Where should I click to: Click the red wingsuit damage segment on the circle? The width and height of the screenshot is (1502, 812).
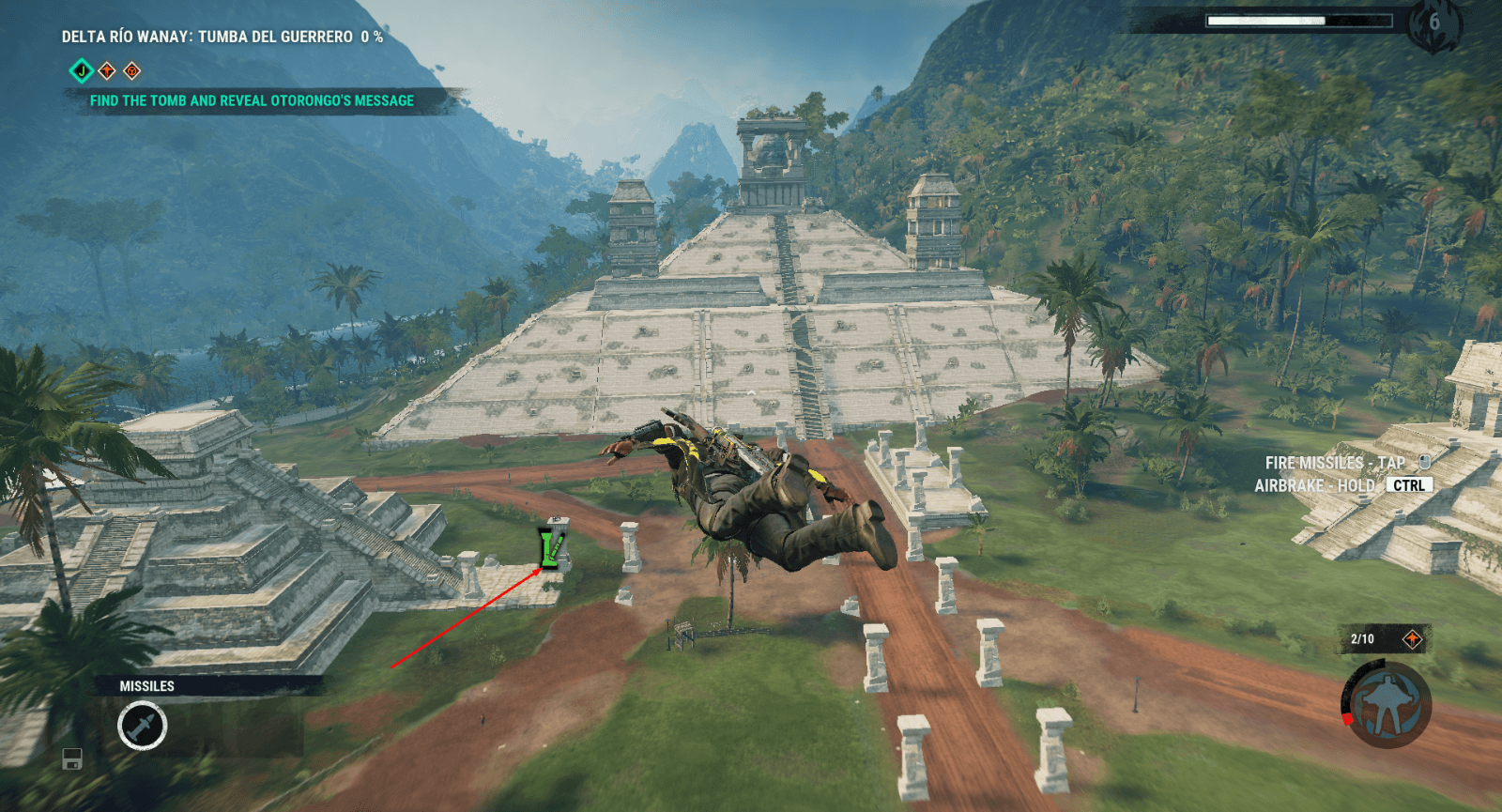pos(1348,720)
